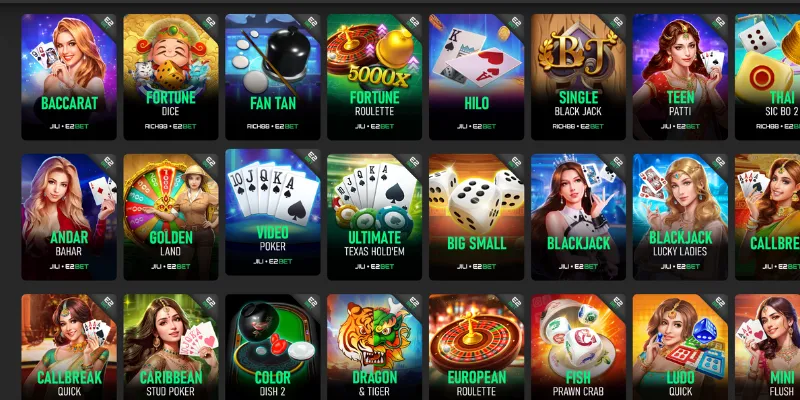Open Ultimate Texas Hold'em
The width and height of the screenshot is (800, 400).
pyautogui.click(x=374, y=213)
